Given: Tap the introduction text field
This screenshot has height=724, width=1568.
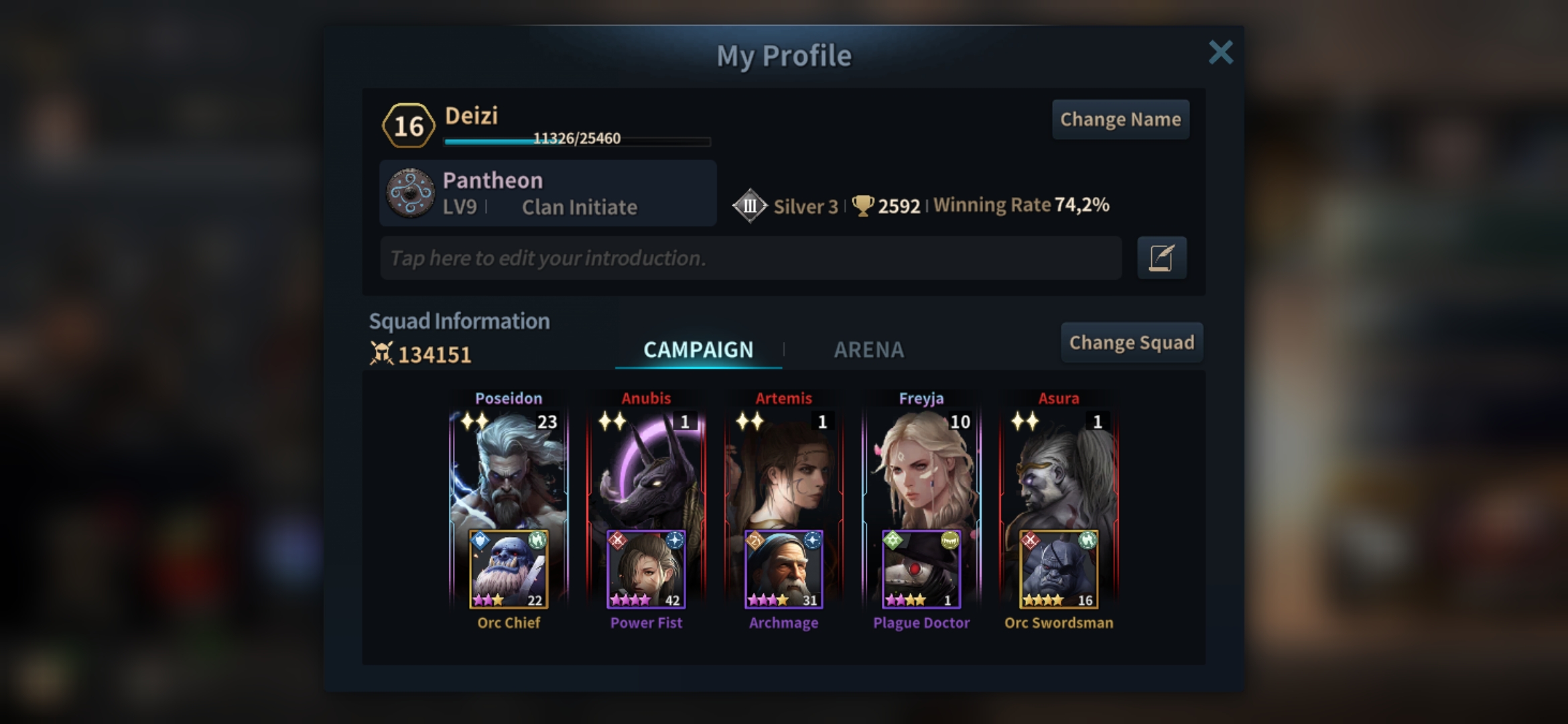Looking at the screenshot, I should pyautogui.click(x=750, y=258).
